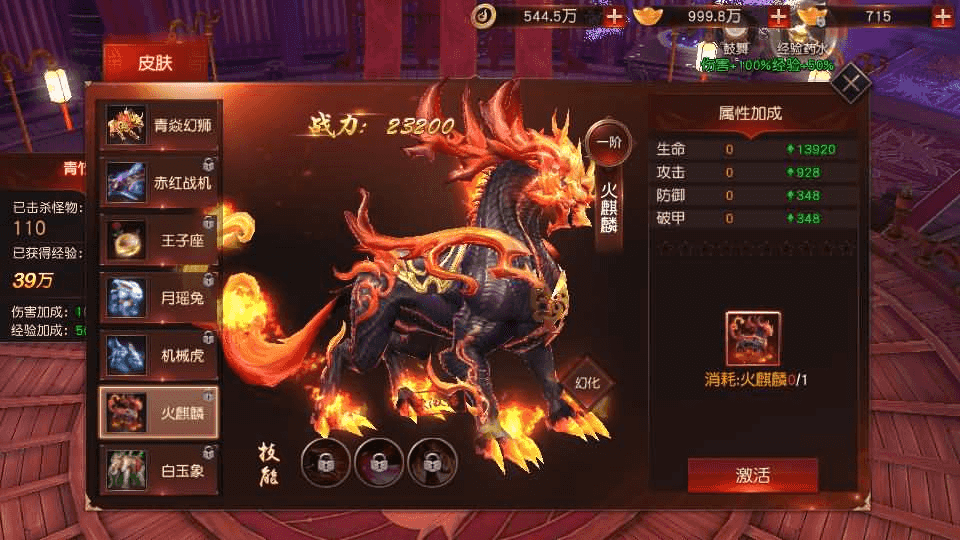Add more coins via plus button beside 544.5万
The height and width of the screenshot is (540, 960).
tap(614, 16)
